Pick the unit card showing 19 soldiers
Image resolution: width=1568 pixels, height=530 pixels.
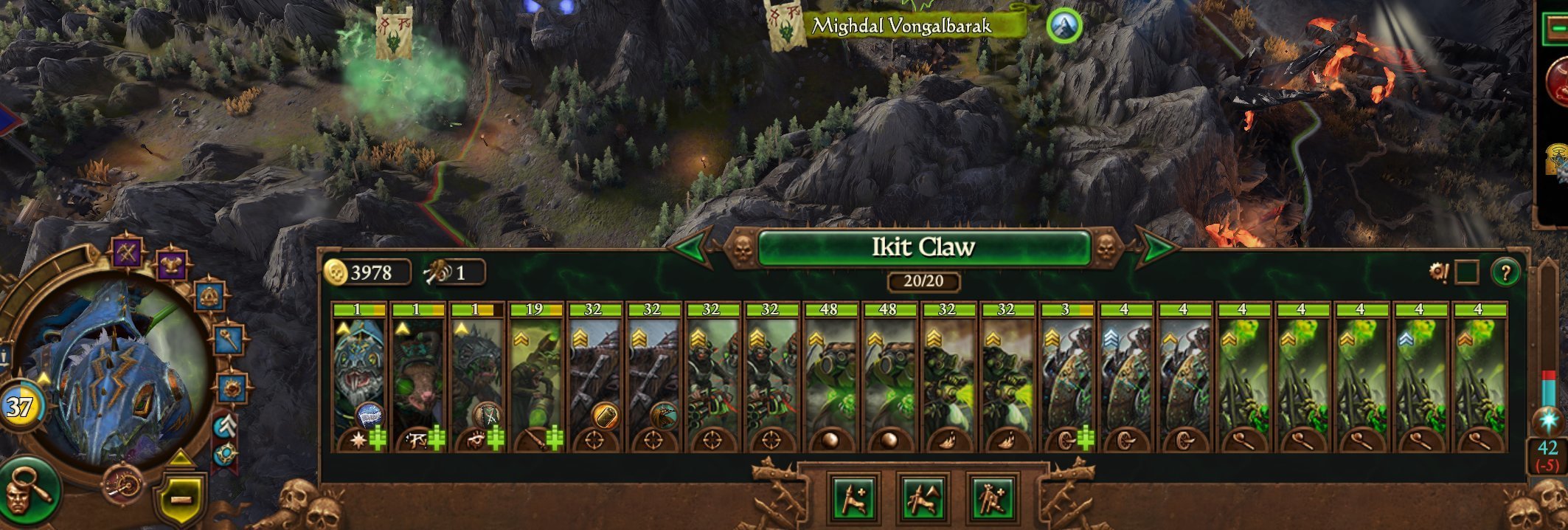pyautogui.click(x=536, y=376)
